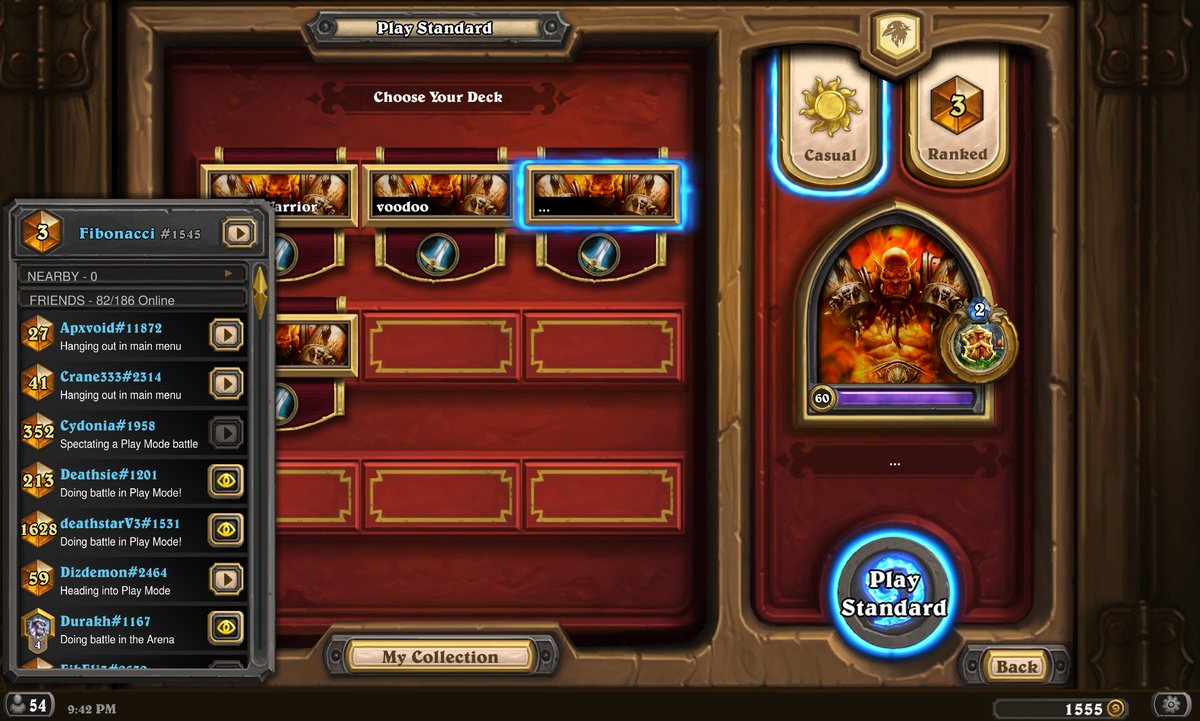Click the Fibonacci profile action button
Screen dimensions: 1200x721
click(x=239, y=233)
